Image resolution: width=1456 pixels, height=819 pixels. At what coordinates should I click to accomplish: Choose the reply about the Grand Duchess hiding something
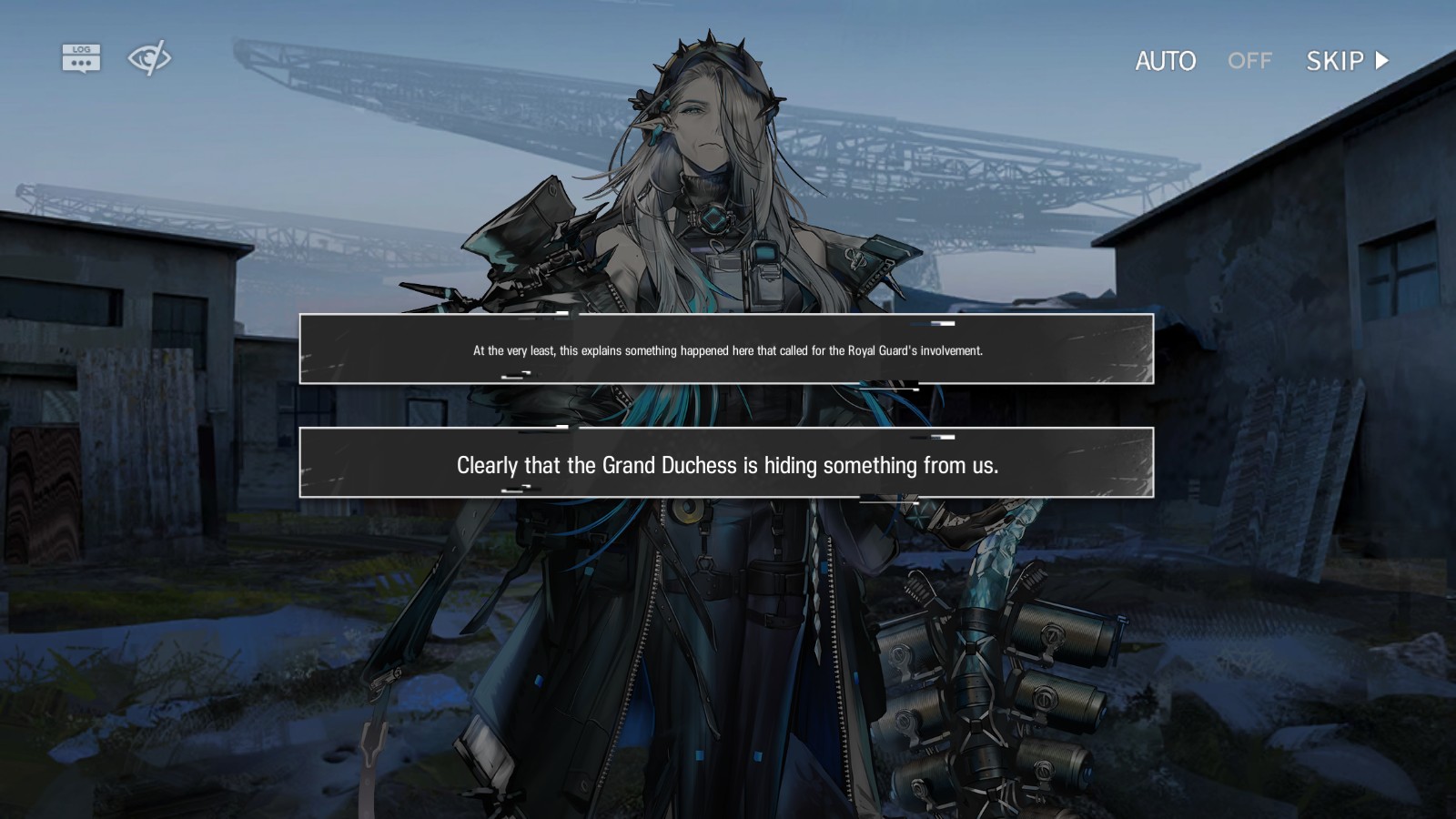(x=726, y=463)
